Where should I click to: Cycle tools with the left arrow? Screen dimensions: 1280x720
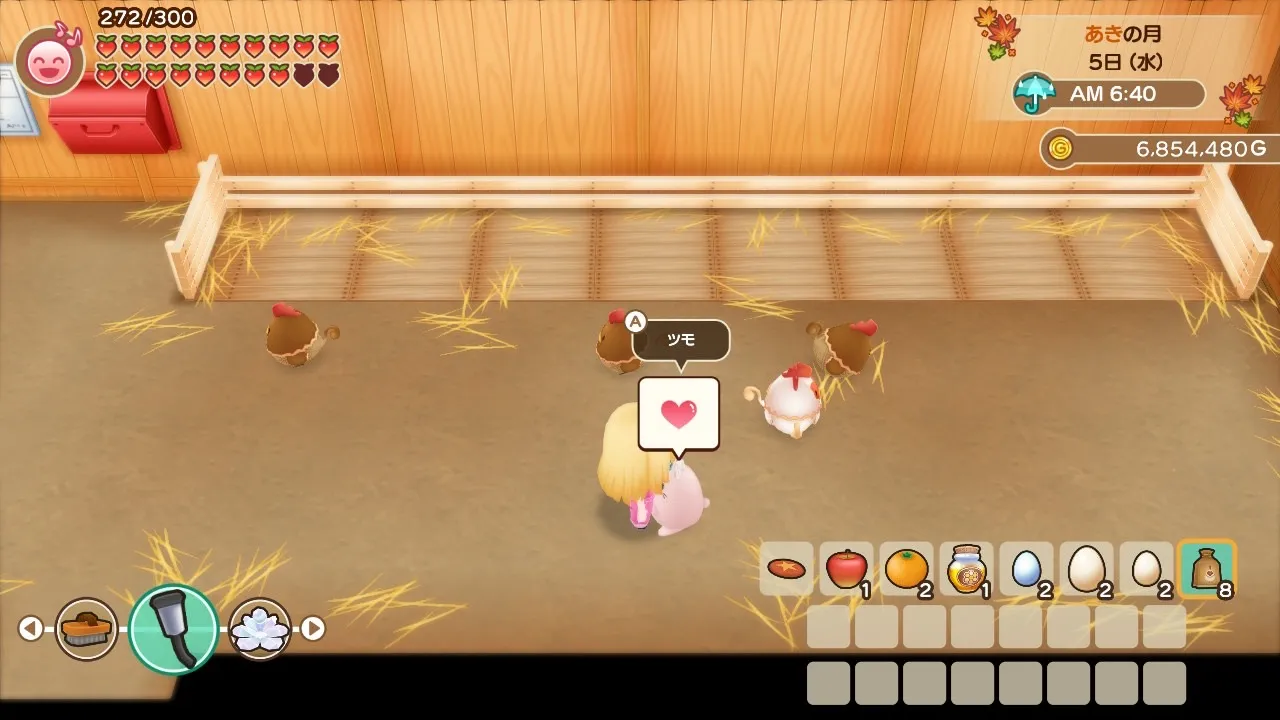click(x=31, y=628)
